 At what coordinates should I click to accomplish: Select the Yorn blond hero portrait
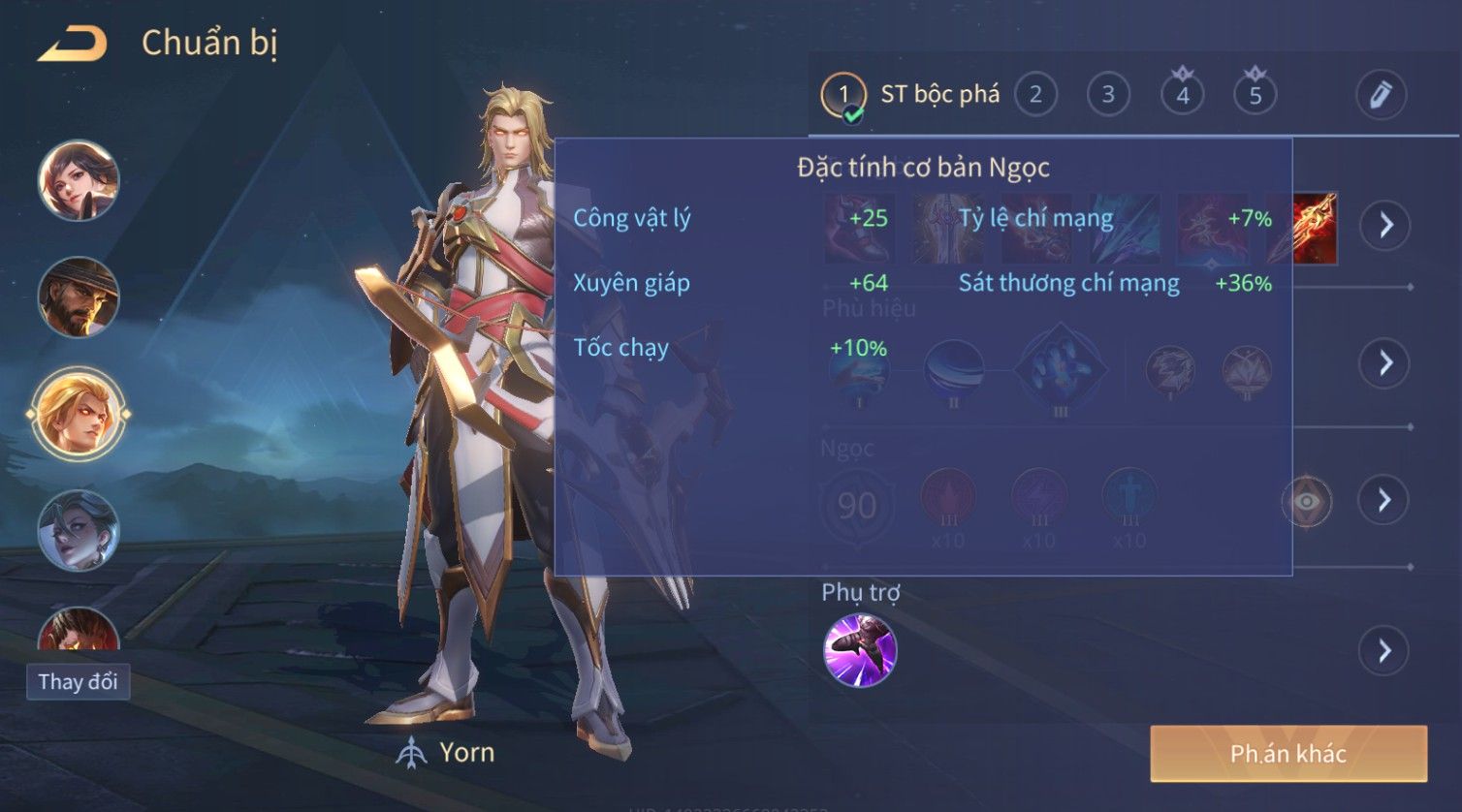click(x=79, y=414)
